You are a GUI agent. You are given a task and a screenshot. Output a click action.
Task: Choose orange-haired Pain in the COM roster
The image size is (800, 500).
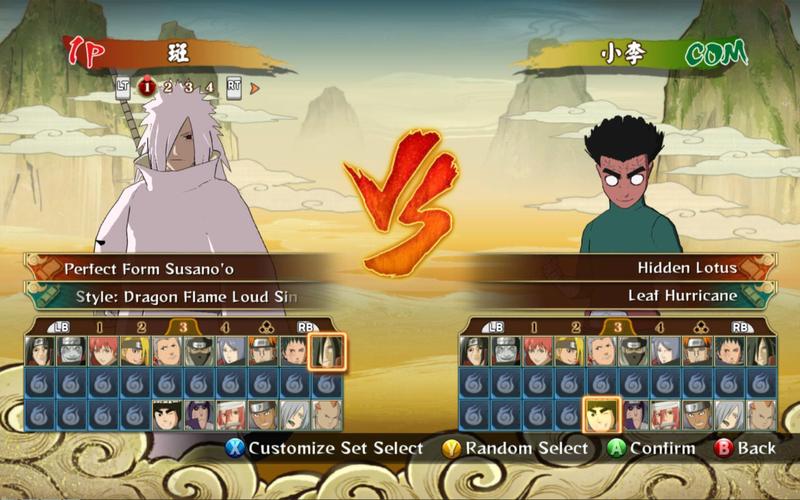point(698,351)
